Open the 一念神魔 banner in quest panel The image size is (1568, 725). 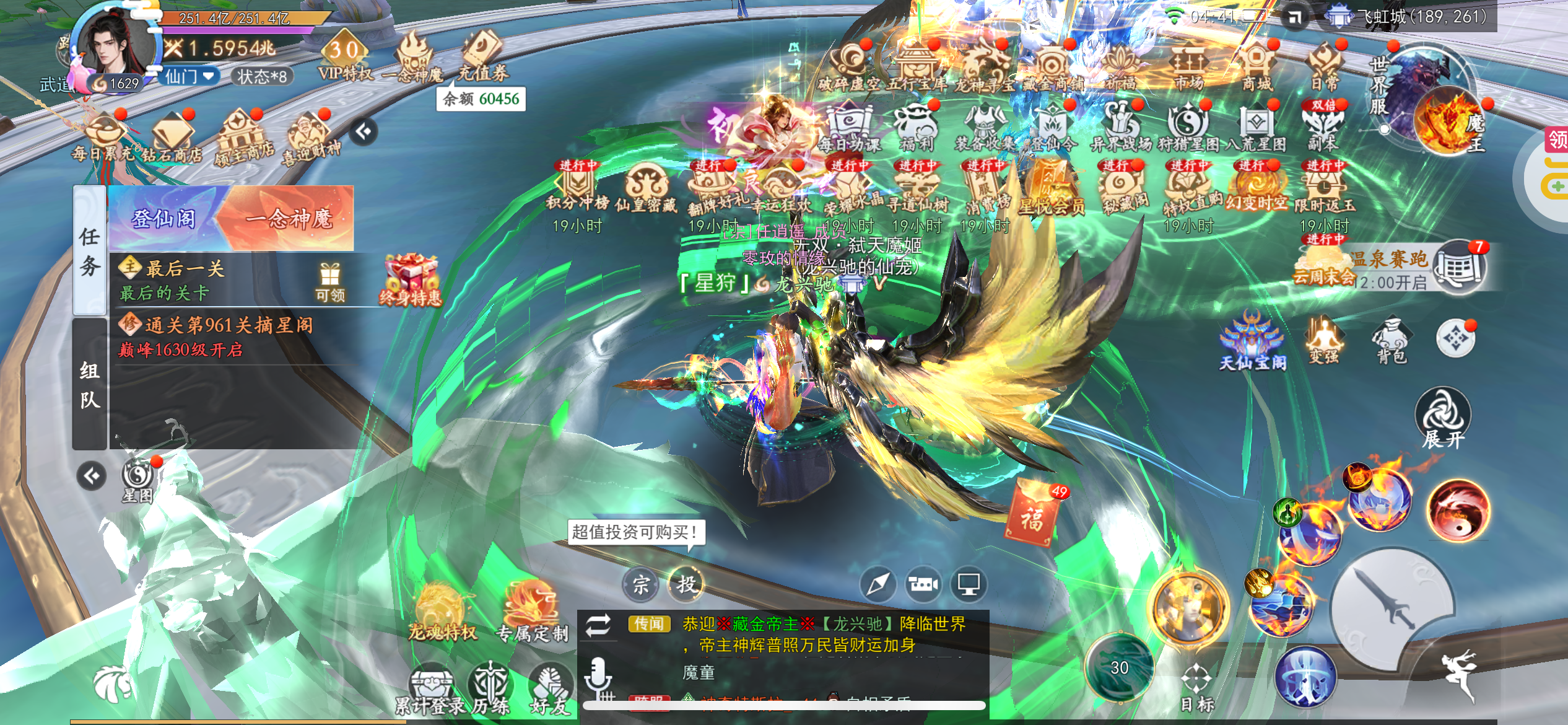tap(289, 218)
